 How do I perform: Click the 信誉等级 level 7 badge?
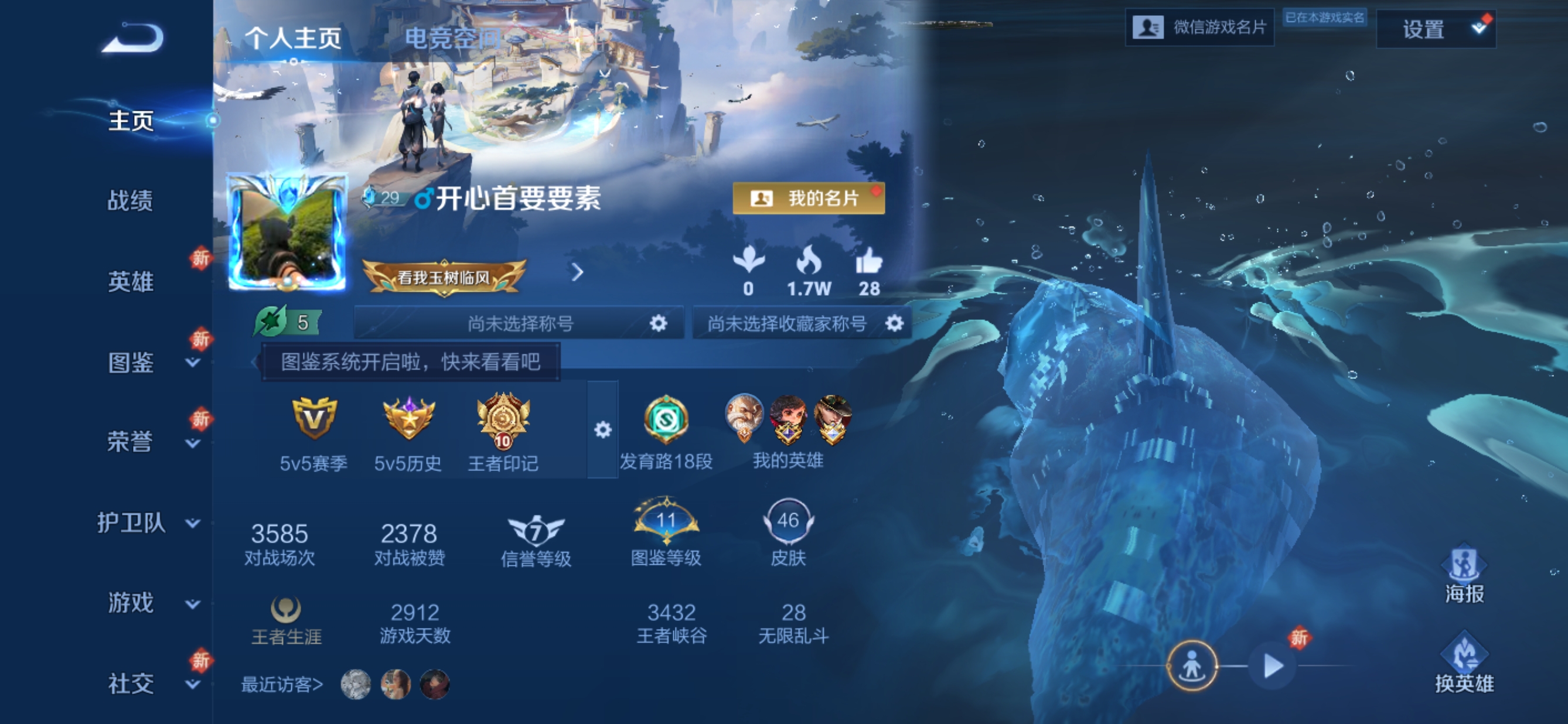pyautogui.click(x=534, y=531)
